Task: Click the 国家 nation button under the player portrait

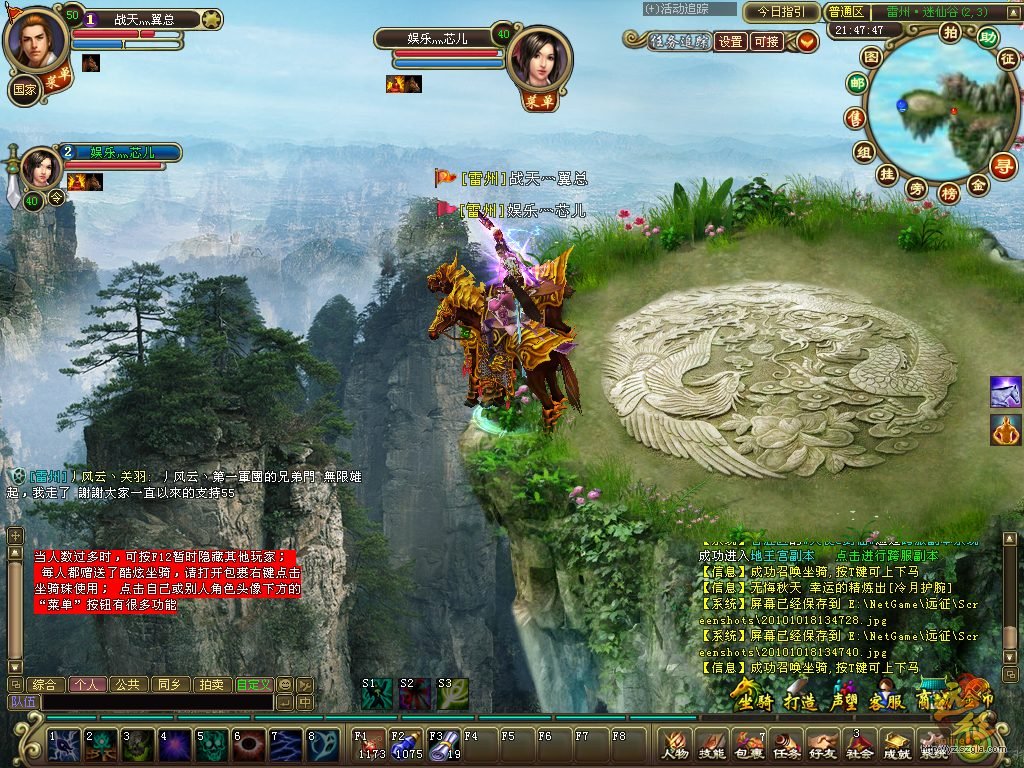Action: coord(24,87)
